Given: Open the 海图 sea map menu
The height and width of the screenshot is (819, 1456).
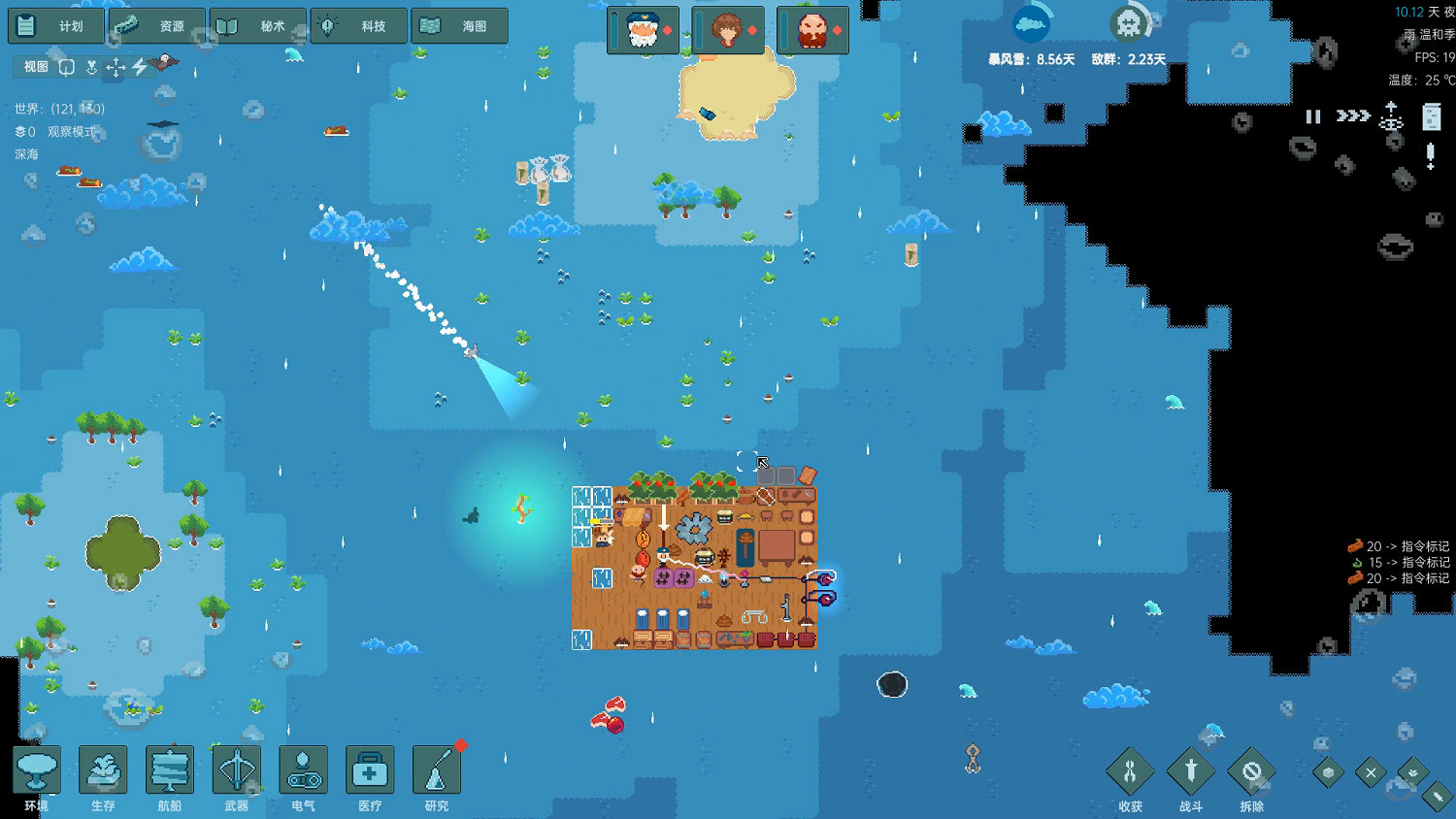Looking at the screenshot, I should (458, 25).
